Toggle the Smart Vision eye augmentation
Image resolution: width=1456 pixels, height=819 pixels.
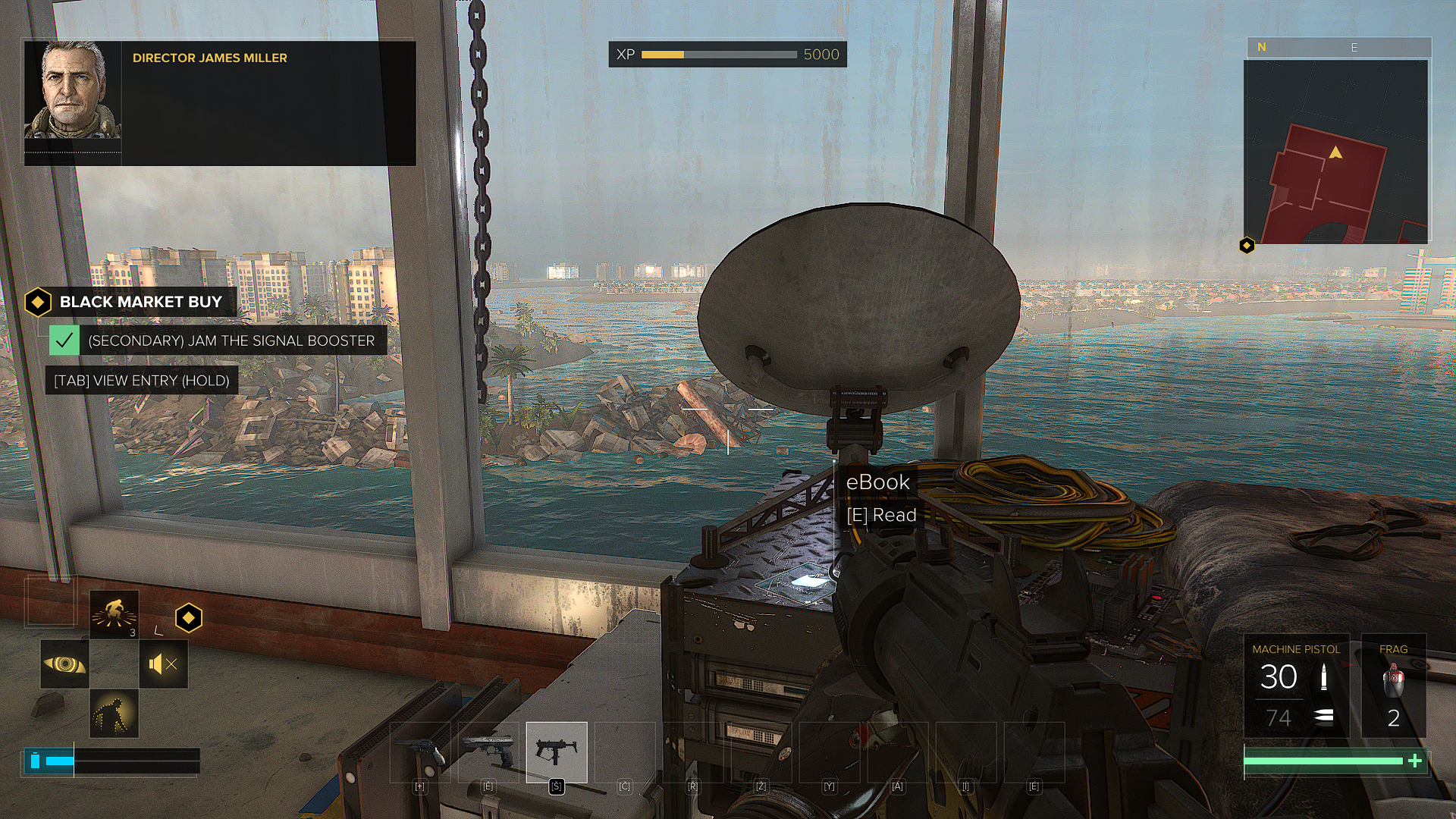click(64, 664)
